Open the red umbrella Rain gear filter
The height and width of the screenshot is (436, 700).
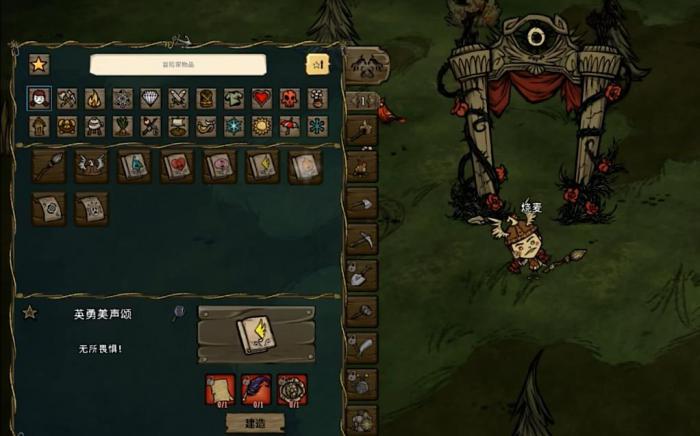[289, 126]
